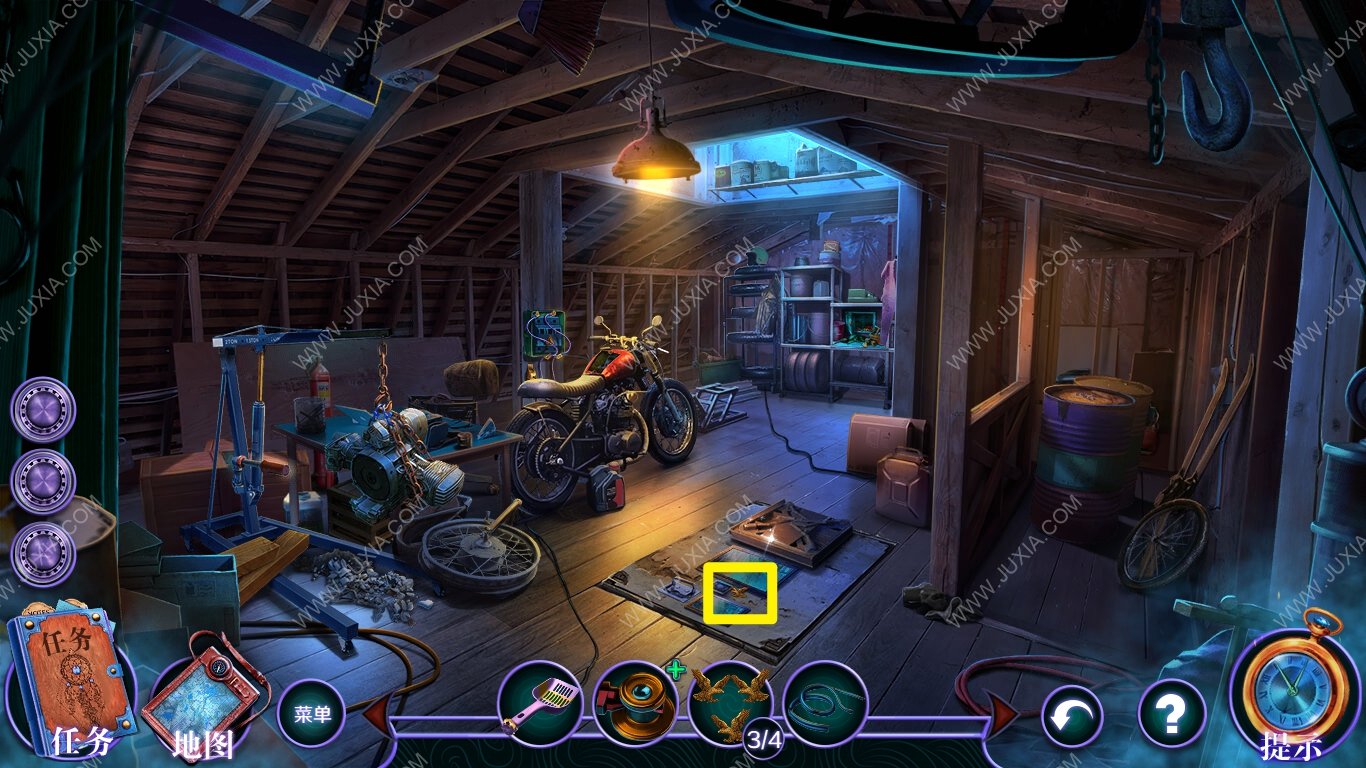Click the left inventory scroll arrow
This screenshot has width=1366, height=768.
377,716
